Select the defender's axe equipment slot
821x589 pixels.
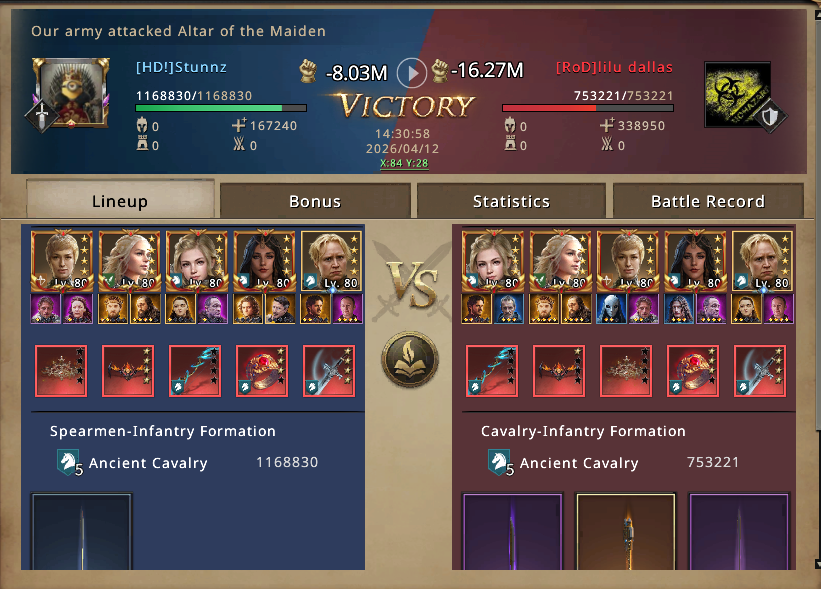pos(760,371)
